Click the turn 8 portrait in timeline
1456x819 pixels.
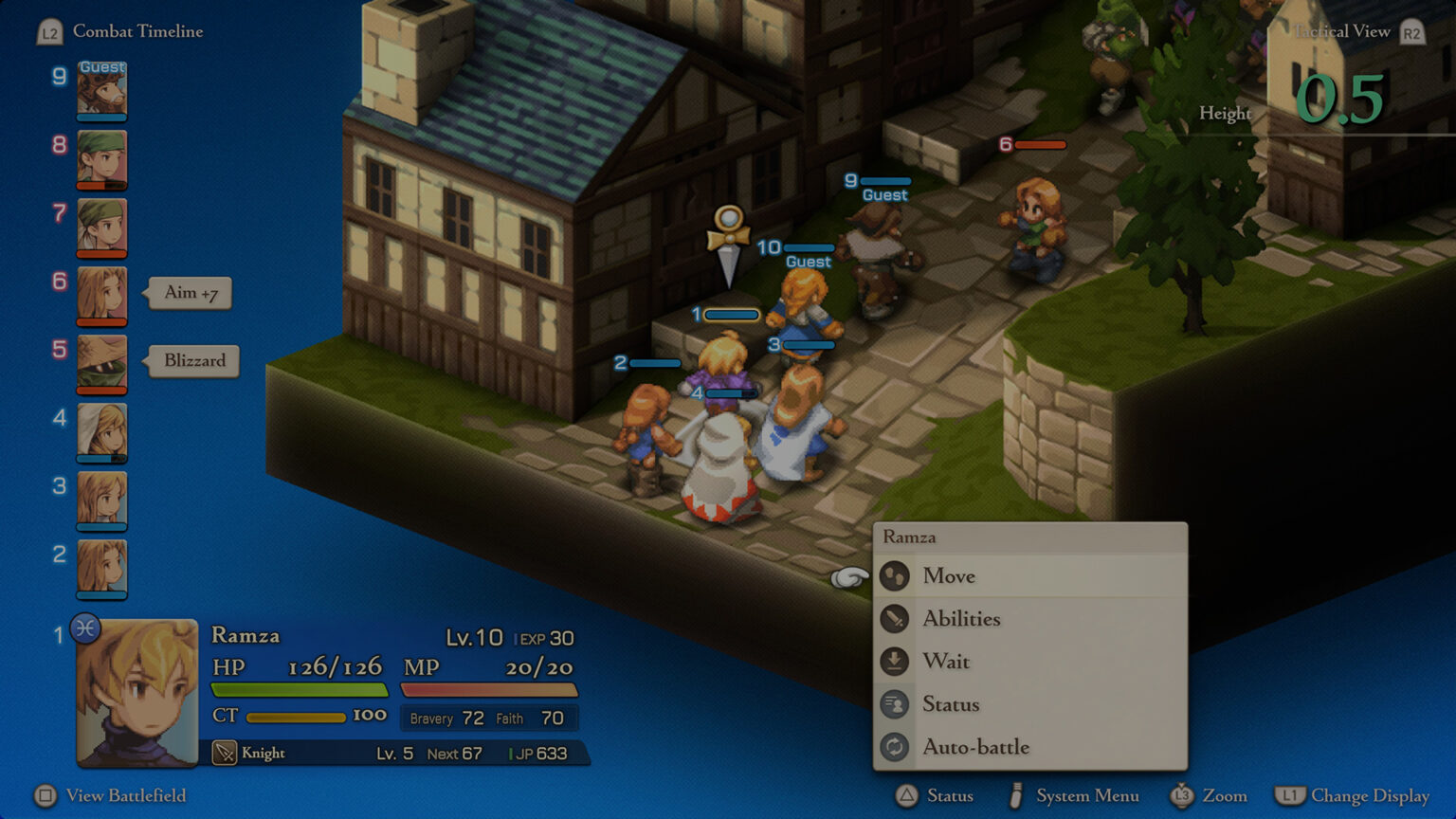point(101,159)
